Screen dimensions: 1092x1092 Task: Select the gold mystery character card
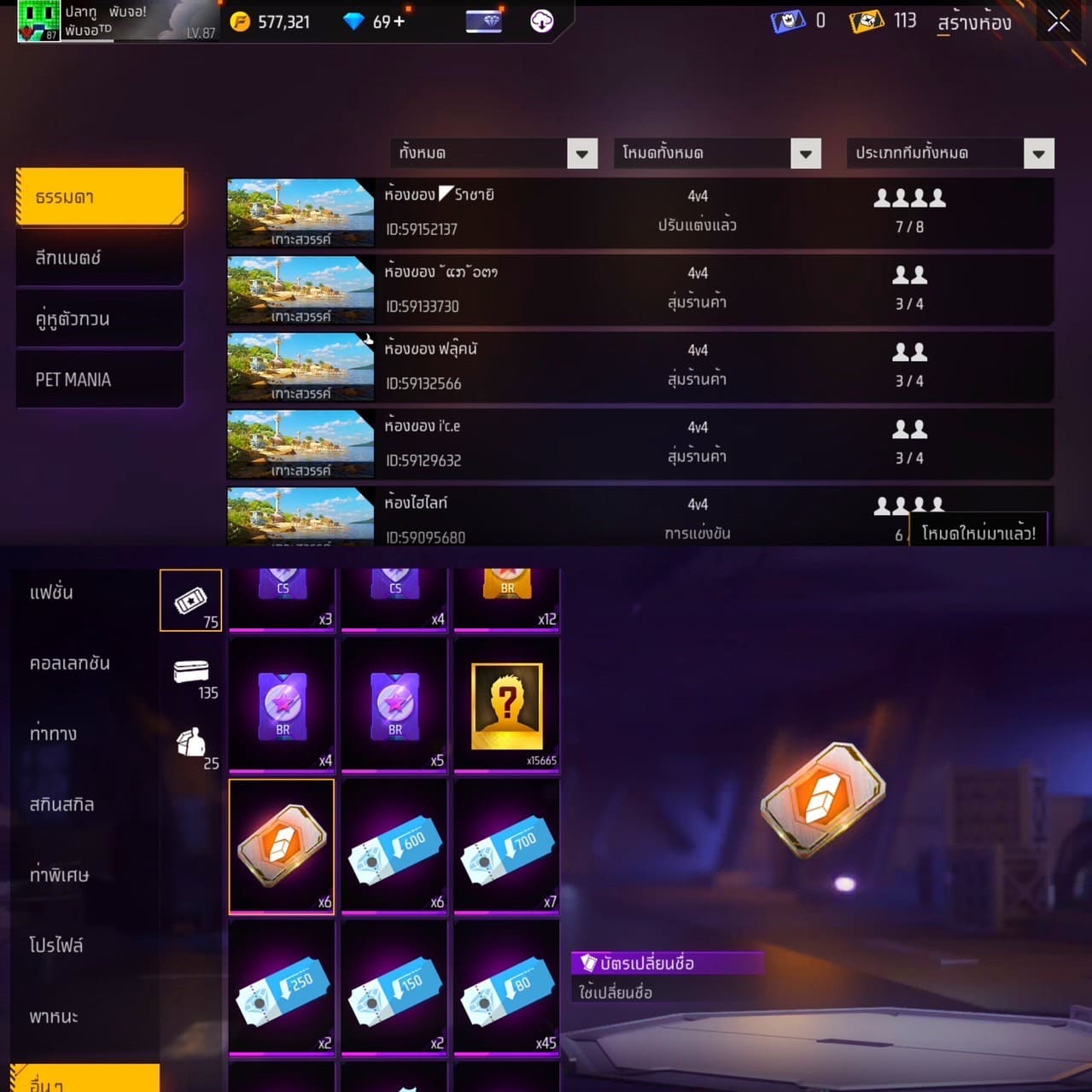click(507, 705)
